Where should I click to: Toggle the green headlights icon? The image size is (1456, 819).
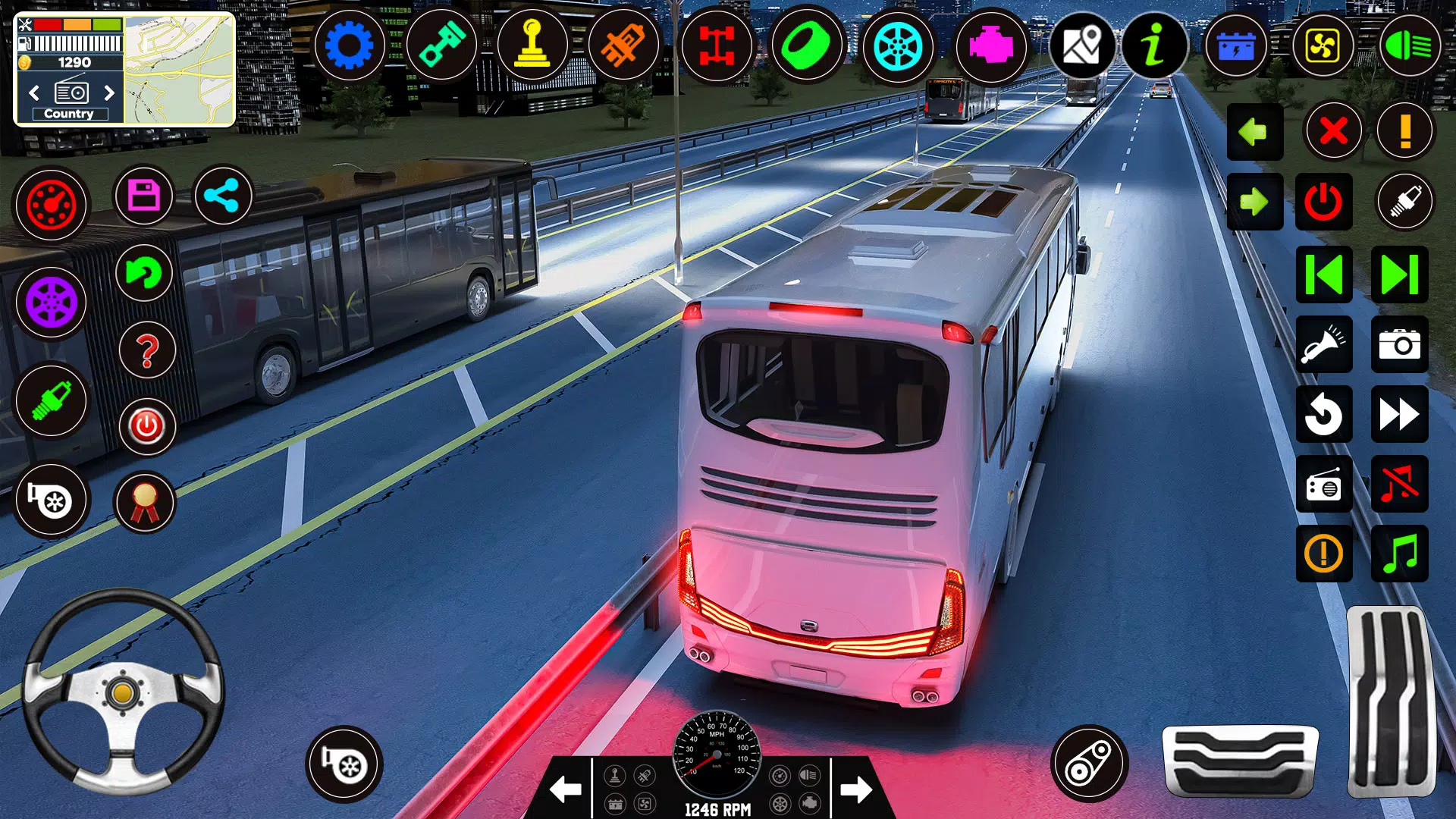point(1409,47)
